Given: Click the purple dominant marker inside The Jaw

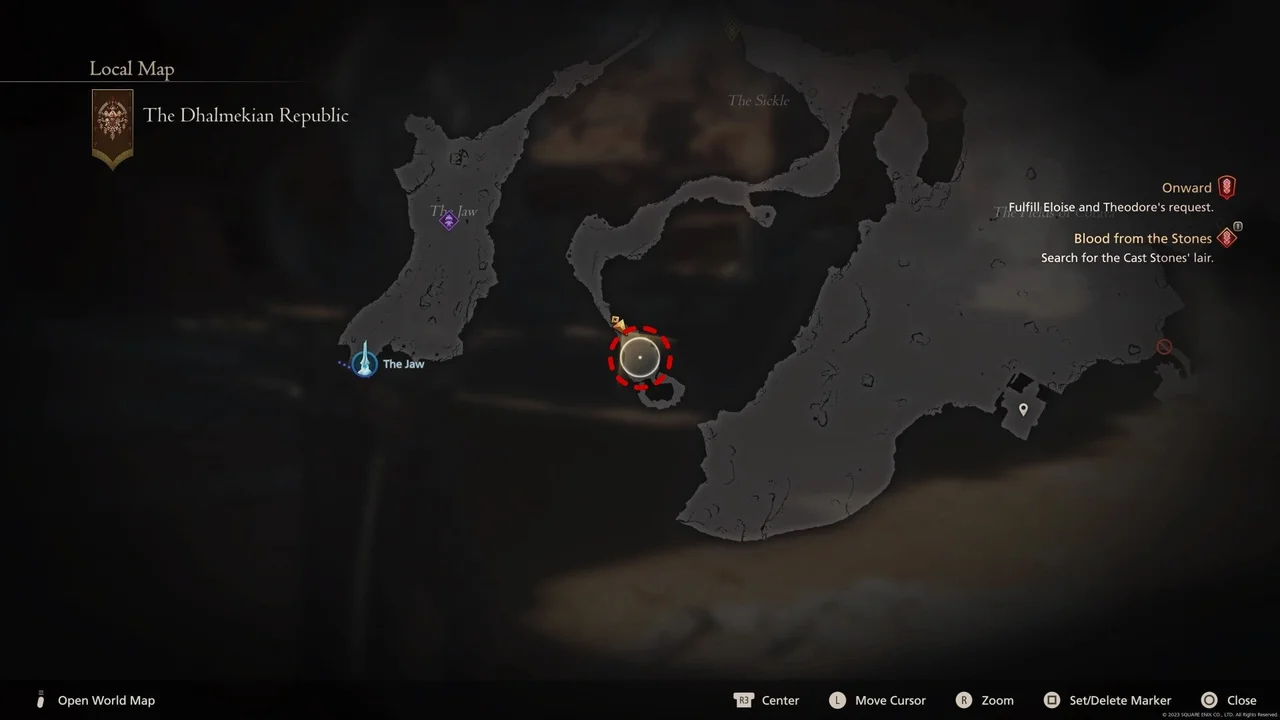Looking at the screenshot, I should click(x=449, y=219).
